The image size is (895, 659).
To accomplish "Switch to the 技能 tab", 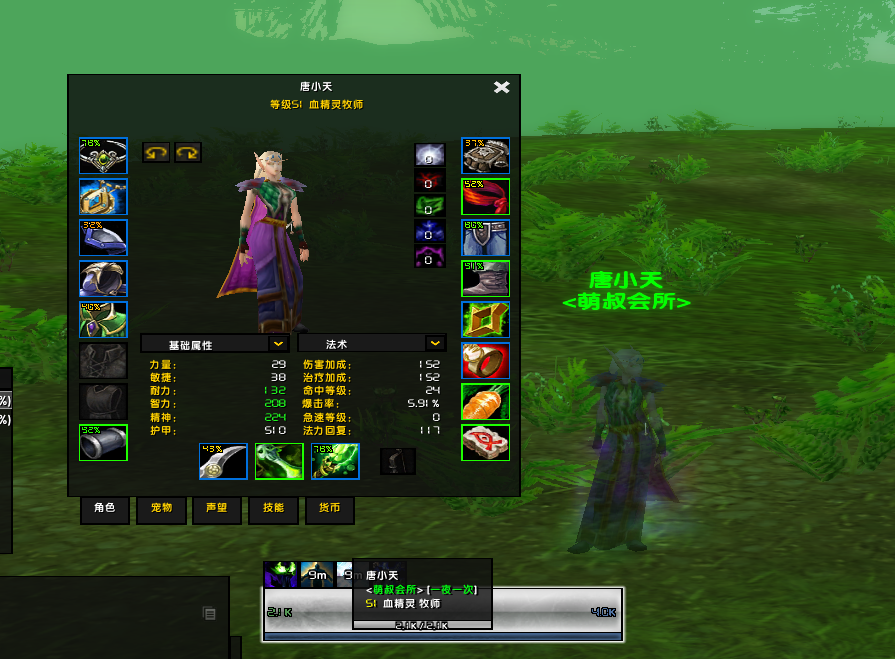I will point(273,508).
